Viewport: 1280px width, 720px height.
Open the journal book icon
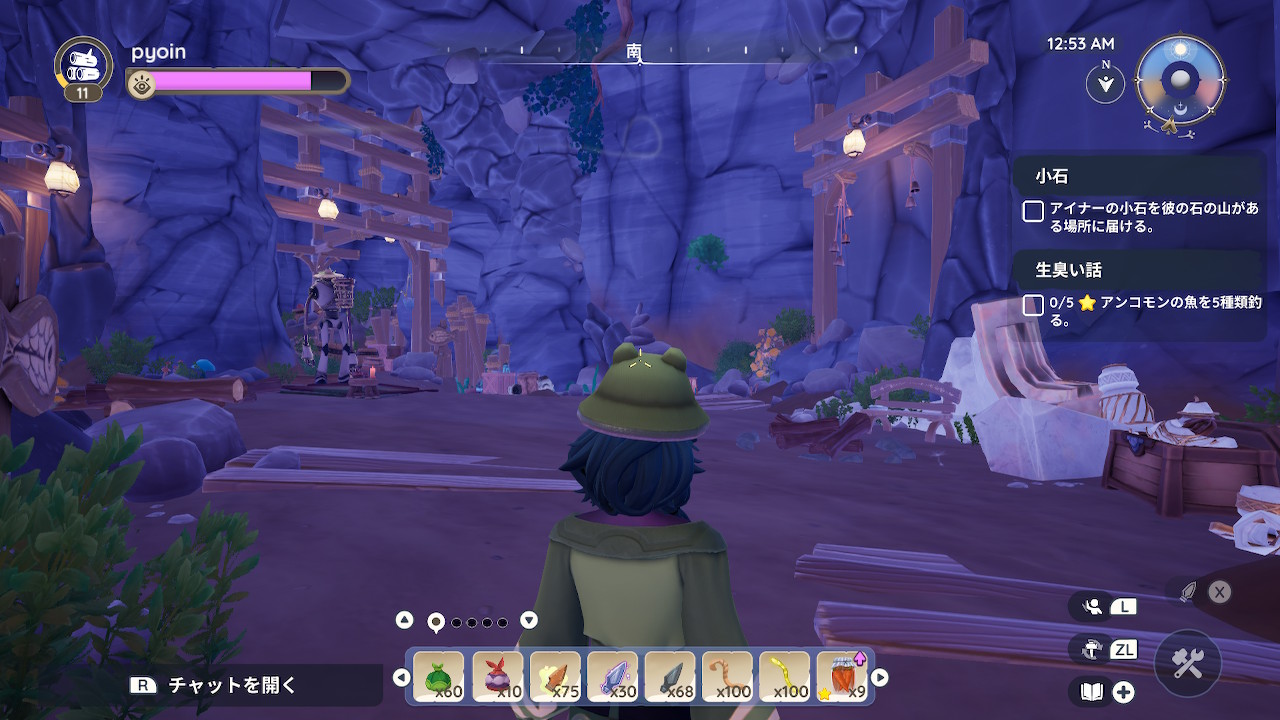coord(1091,691)
